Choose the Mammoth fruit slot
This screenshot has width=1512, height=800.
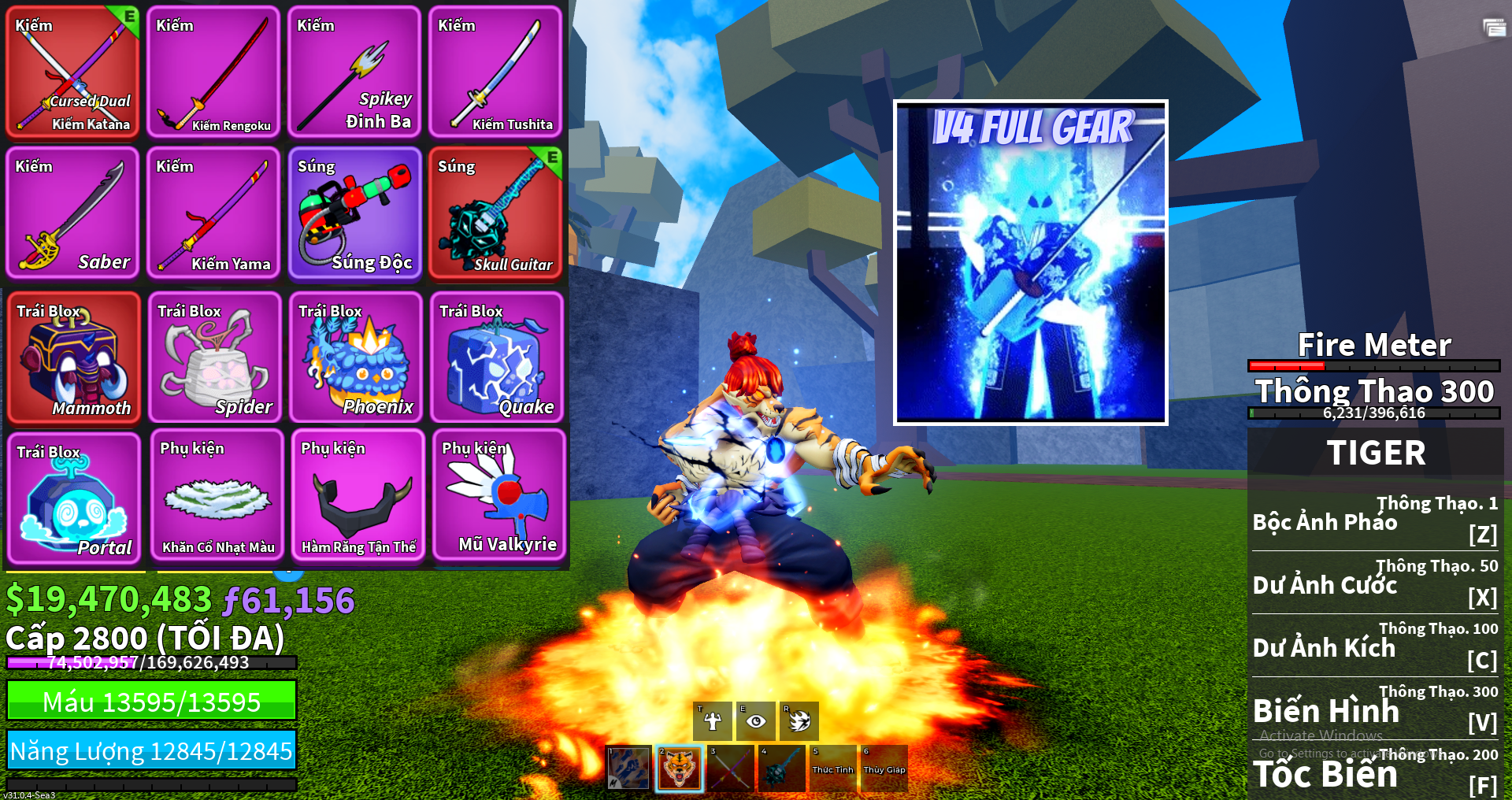(x=73, y=357)
